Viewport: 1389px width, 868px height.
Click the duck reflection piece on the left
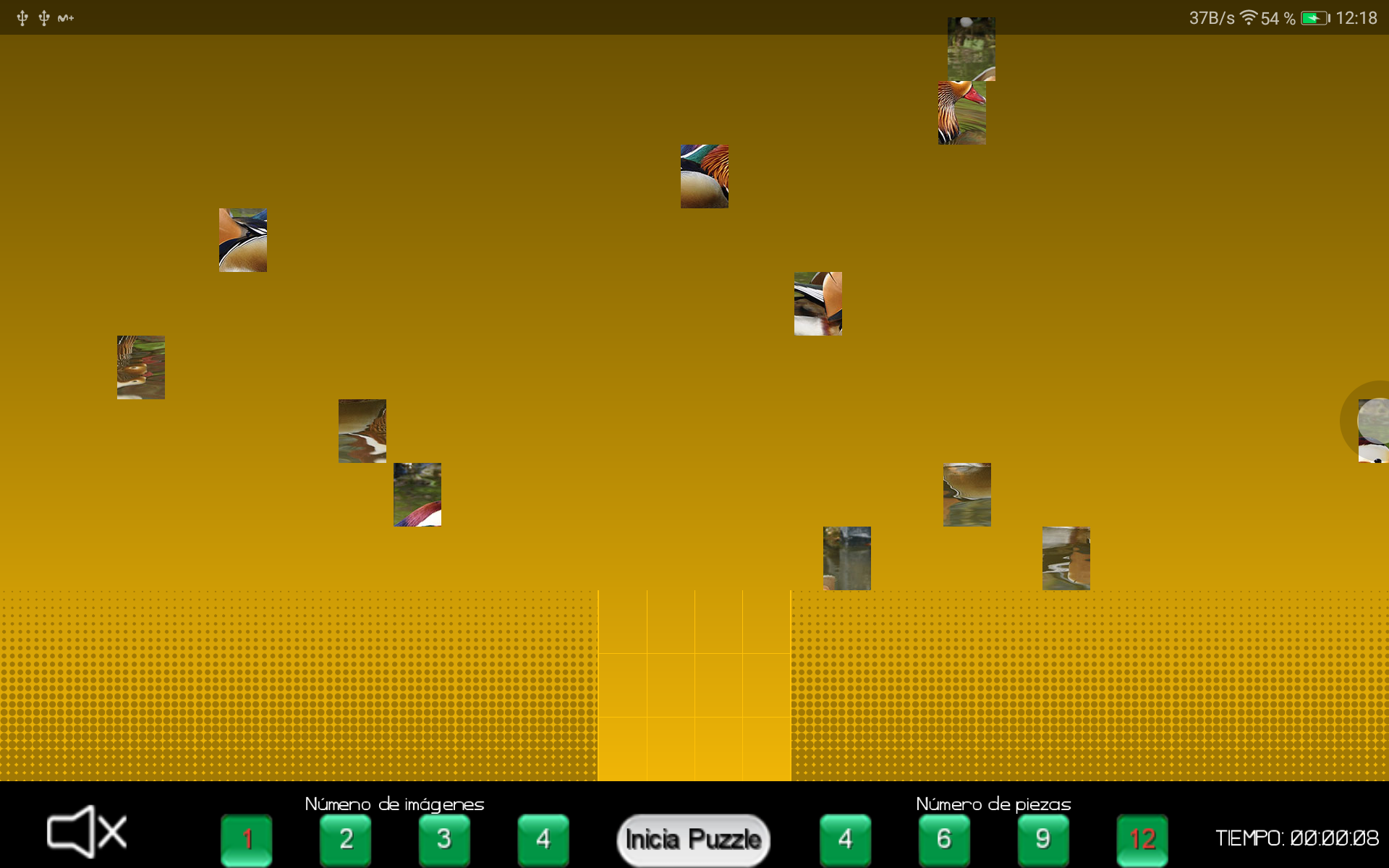point(140,367)
